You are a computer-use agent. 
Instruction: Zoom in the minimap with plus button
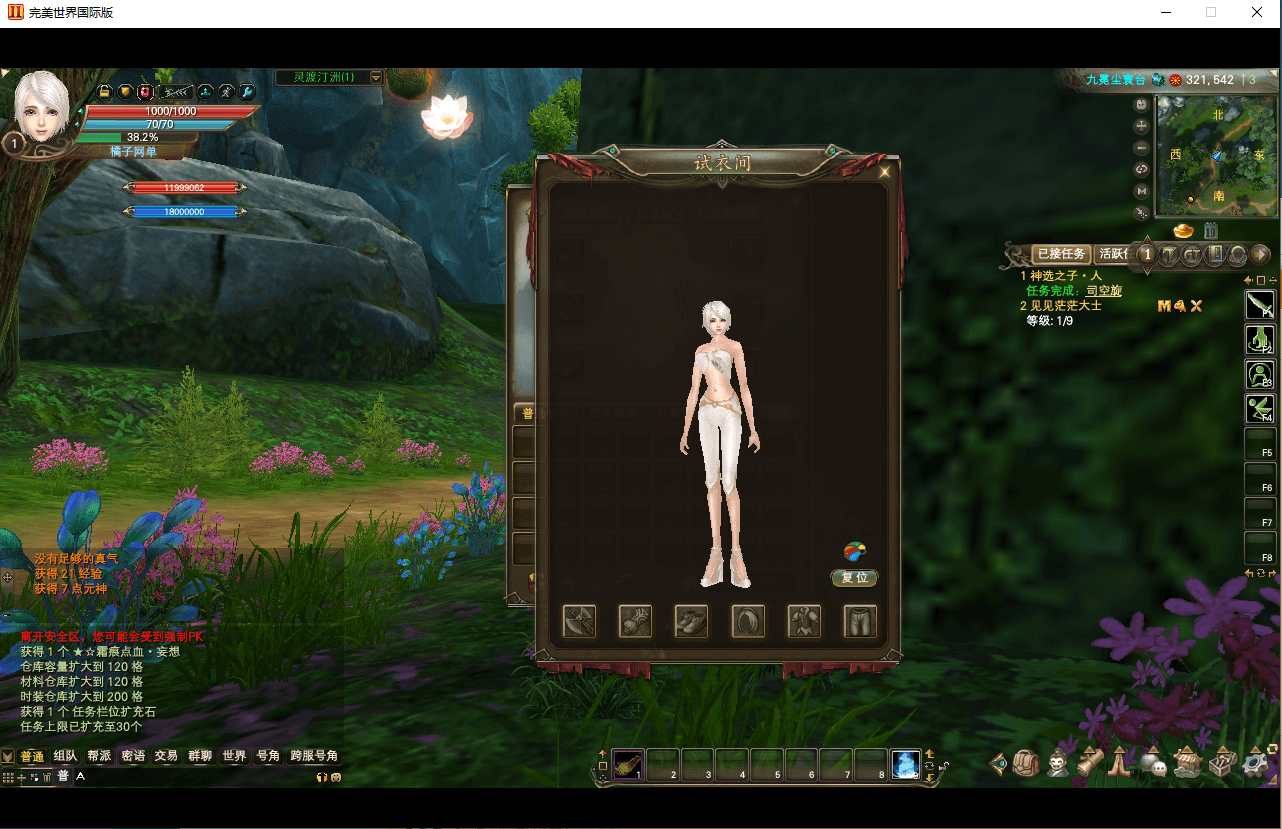pos(1141,126)
